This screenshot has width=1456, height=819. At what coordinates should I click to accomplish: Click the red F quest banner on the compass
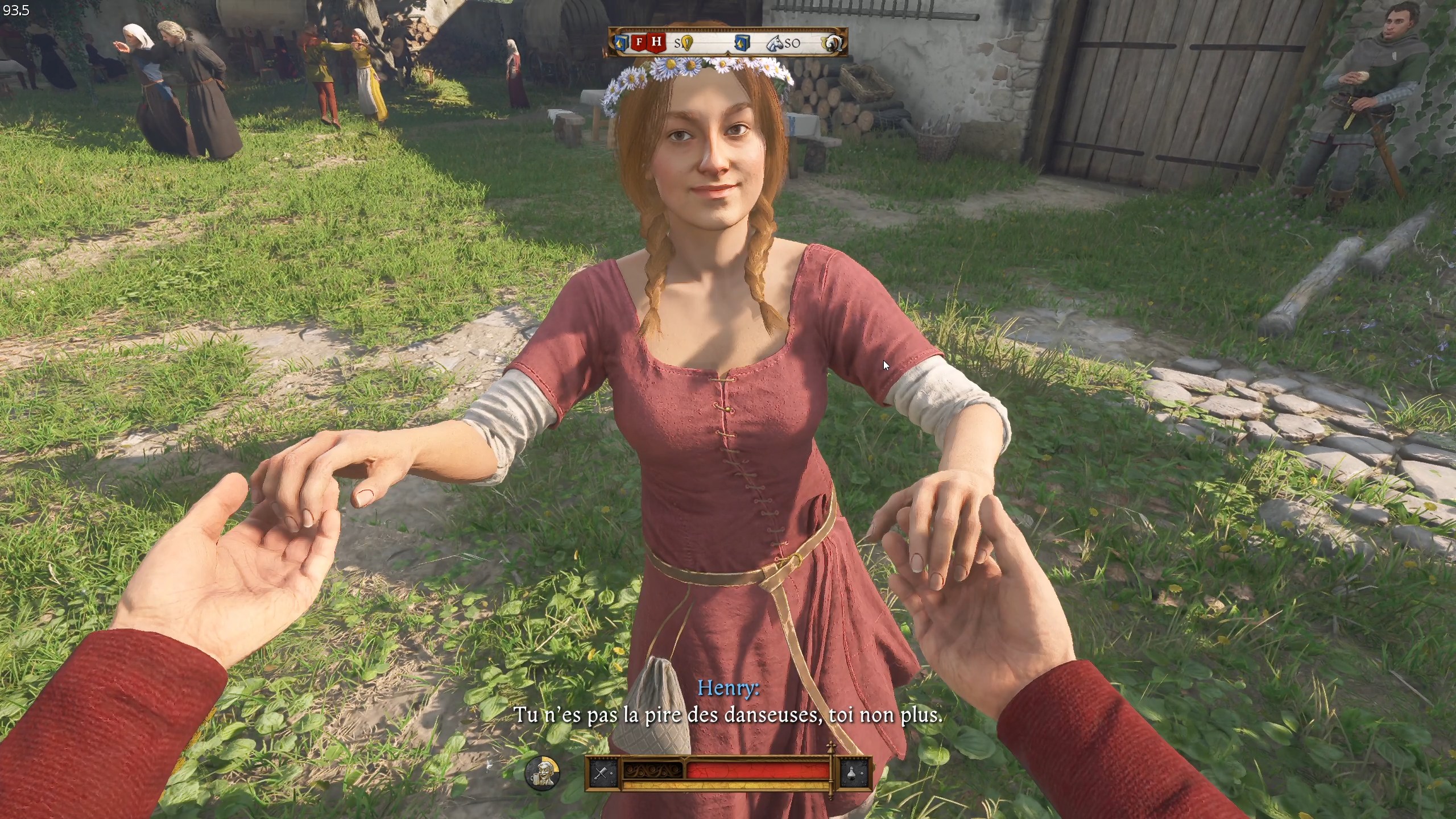[x=639, y=42]
